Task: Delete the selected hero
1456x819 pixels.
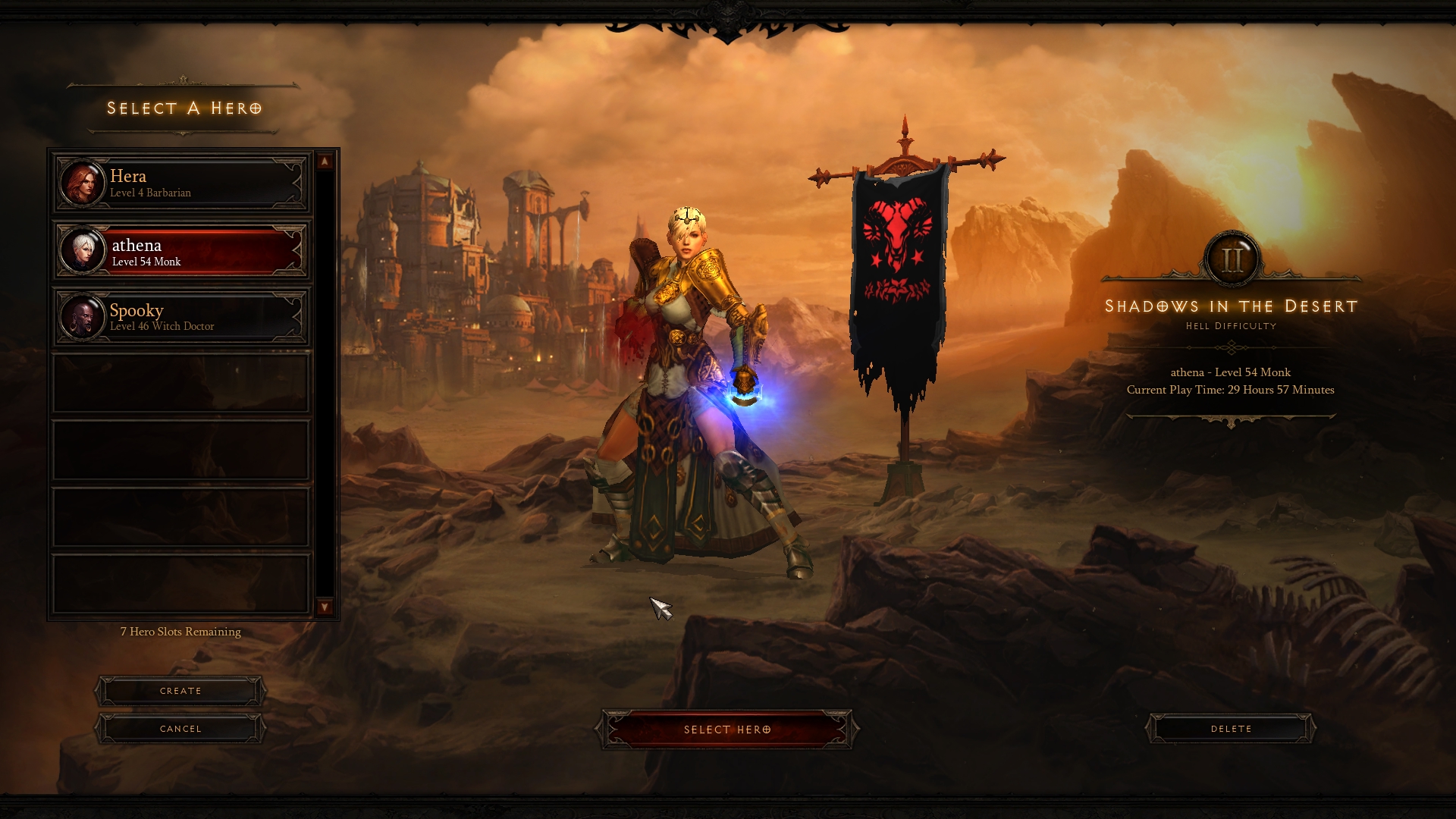Action: pyautogui.click(x=1230, y=729)
